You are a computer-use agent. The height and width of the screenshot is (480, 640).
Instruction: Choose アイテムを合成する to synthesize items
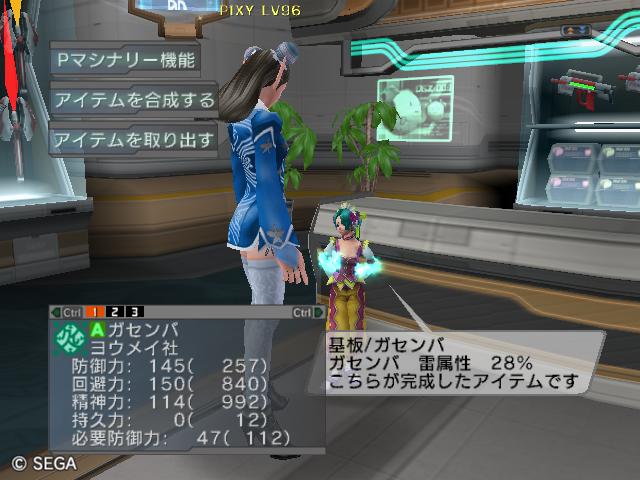click(x=133, y=99)
